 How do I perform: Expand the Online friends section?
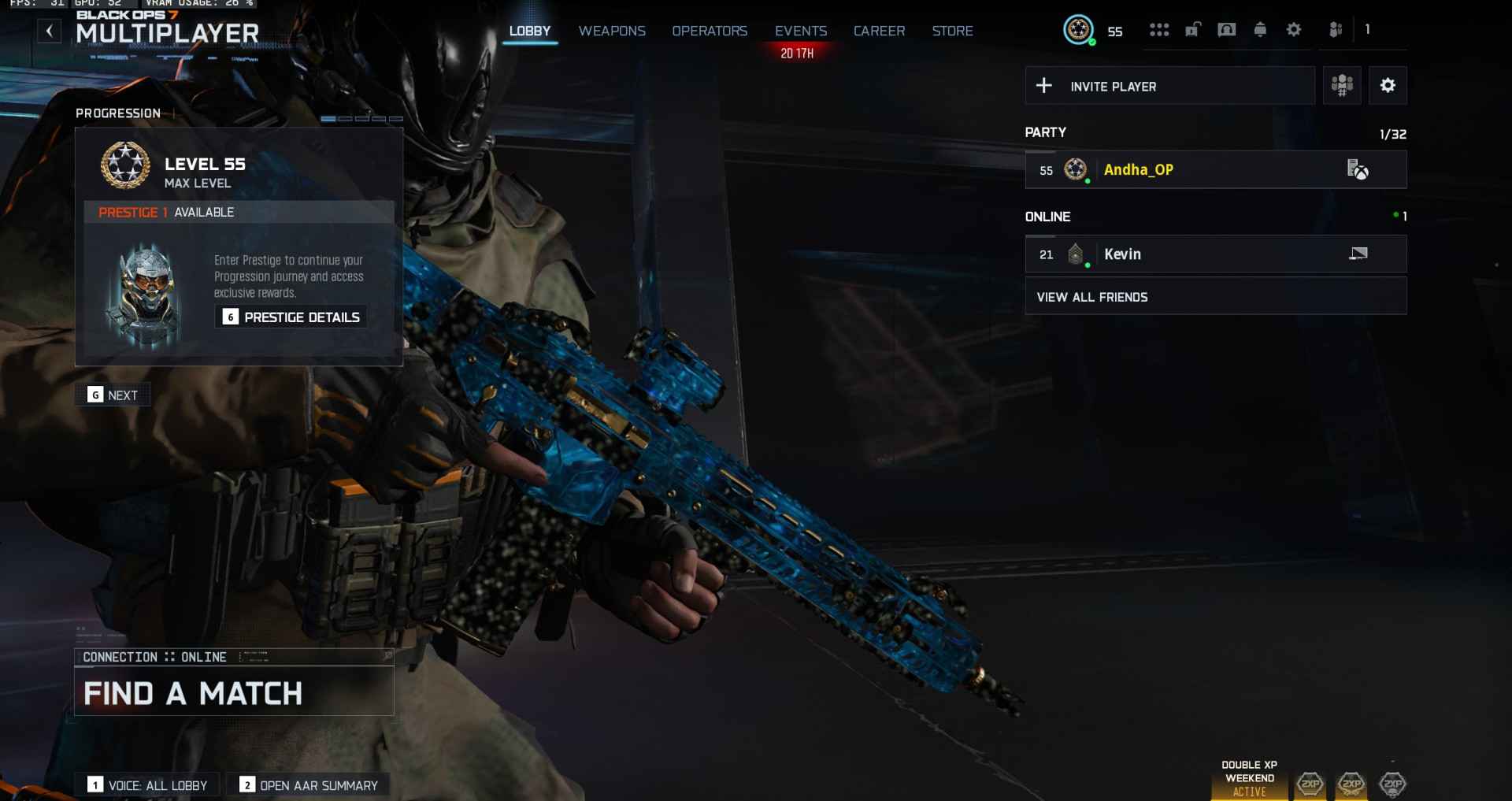pos(1047,217)
